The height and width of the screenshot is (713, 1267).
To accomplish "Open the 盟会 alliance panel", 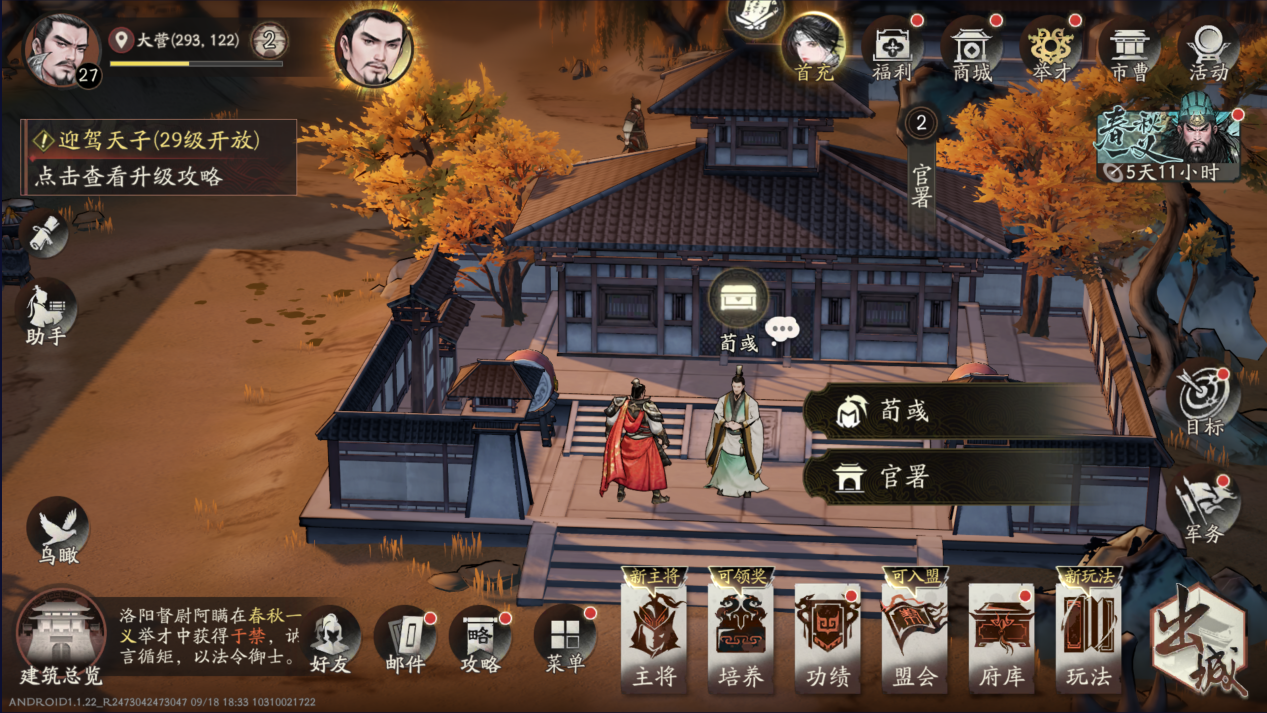I will point(914,636).
